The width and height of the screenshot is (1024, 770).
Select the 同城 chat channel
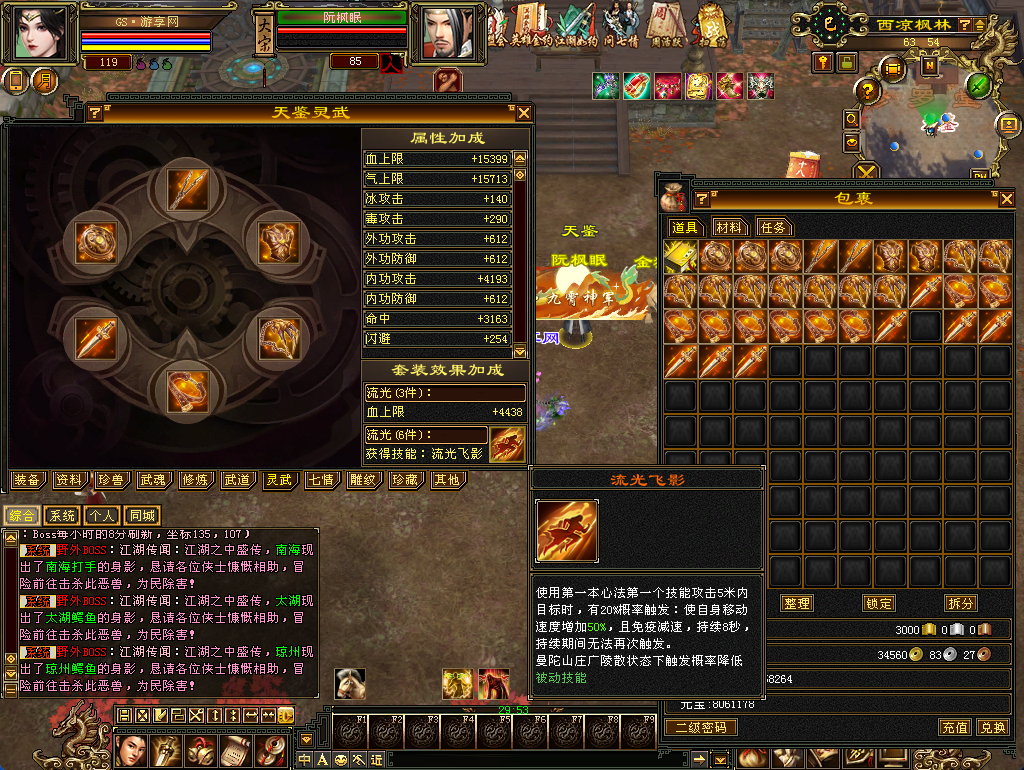point(142,516)
